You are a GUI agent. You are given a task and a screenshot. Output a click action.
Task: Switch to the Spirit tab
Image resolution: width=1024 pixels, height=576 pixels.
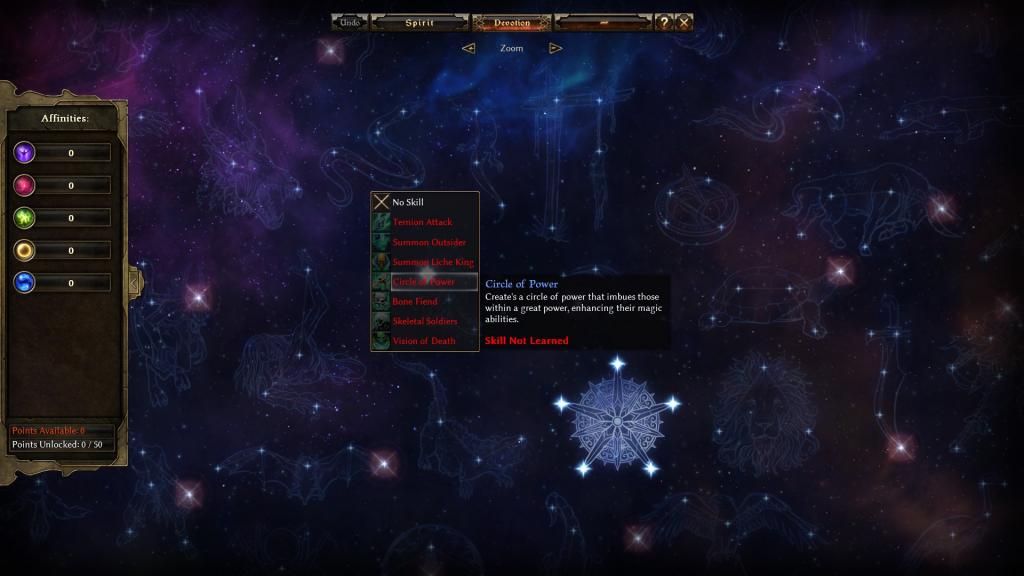(x=419, y=22)
